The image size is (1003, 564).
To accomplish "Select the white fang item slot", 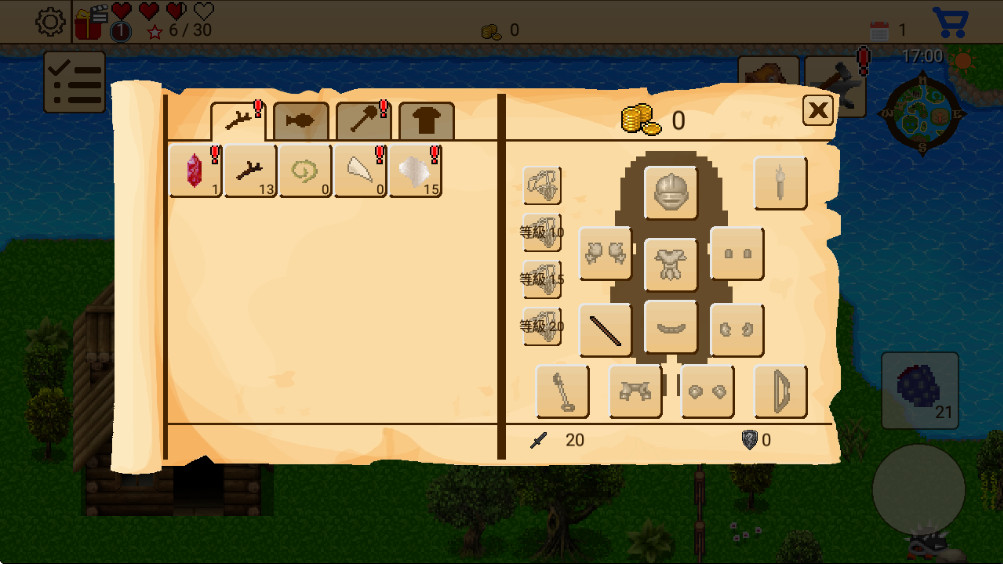I will click(360, 171).
